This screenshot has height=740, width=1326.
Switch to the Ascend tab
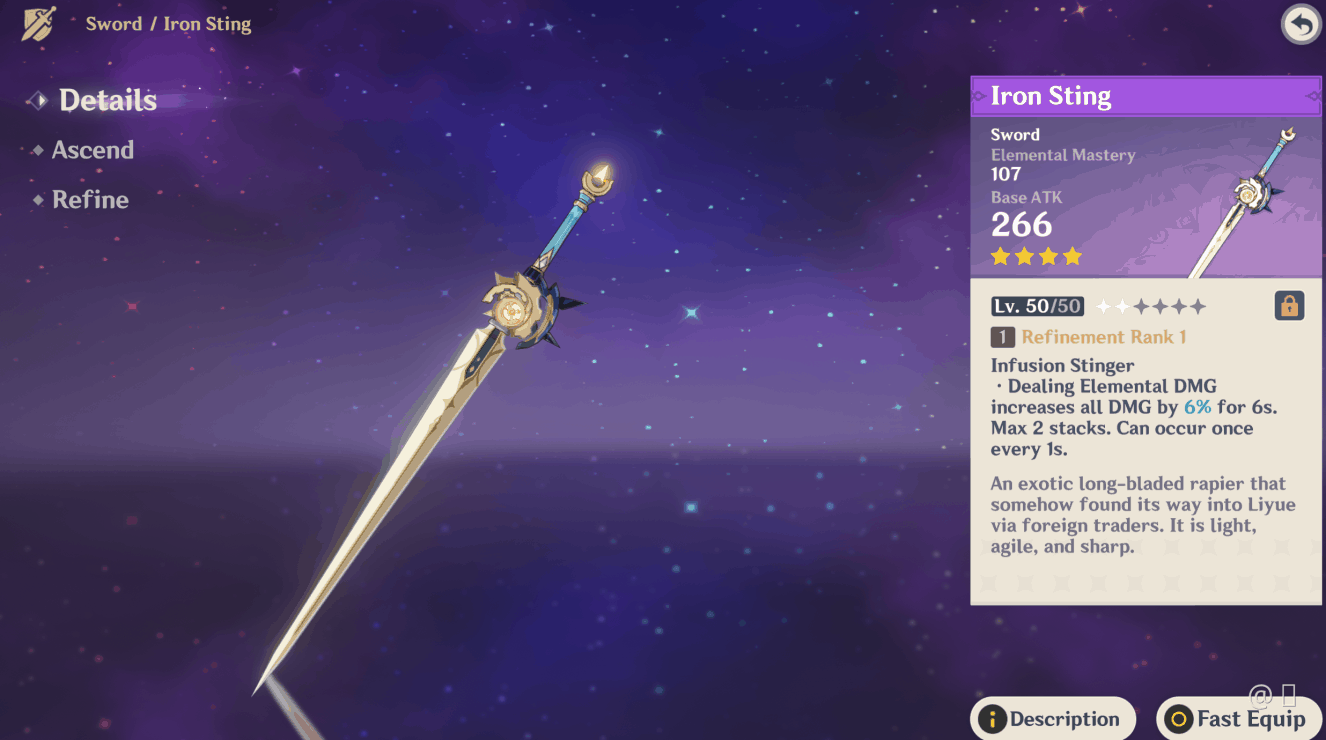point(92,150)
